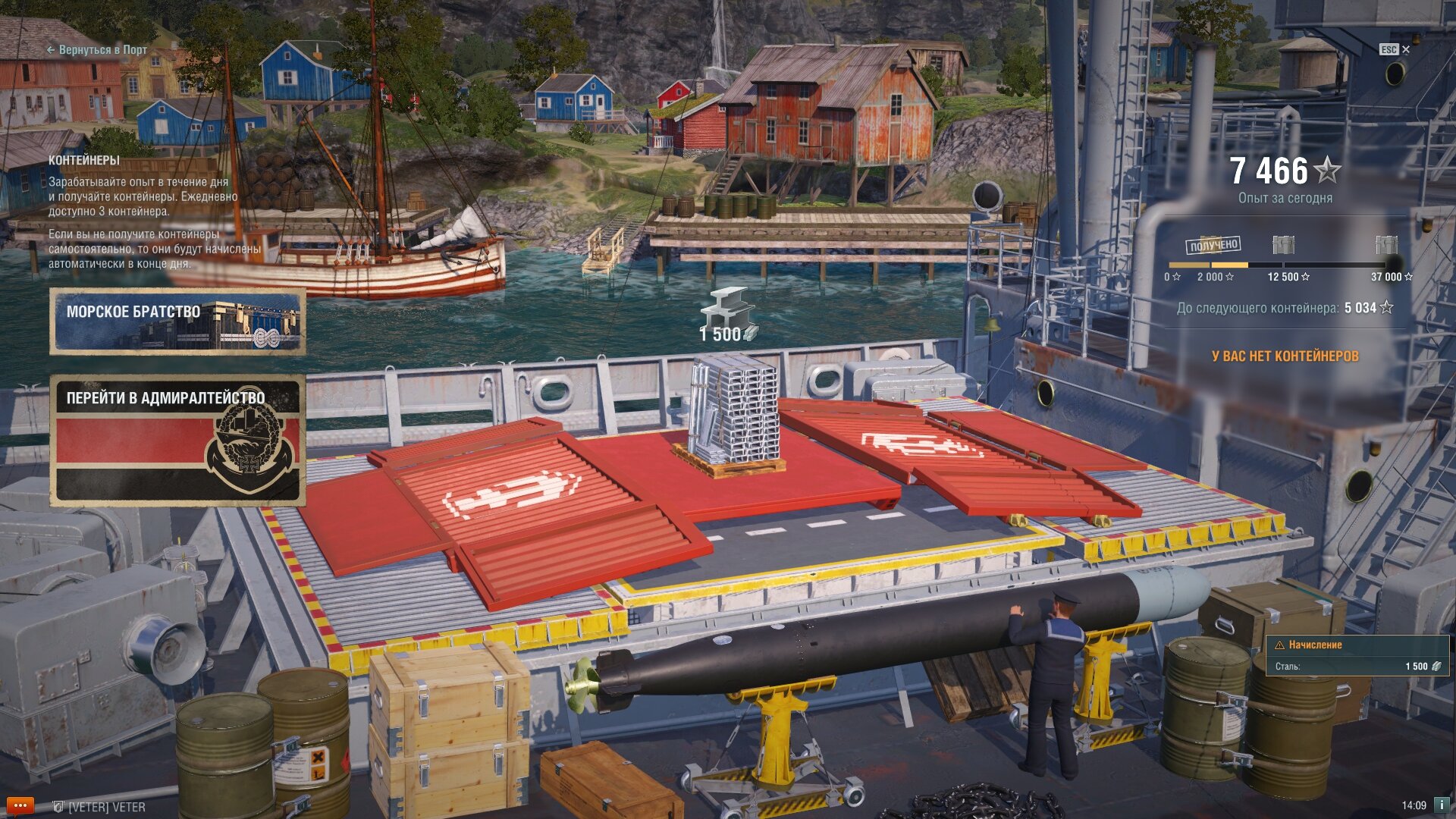Select the 37 000 container milestone icon
The height and width of the screenshot is (819, 1456).
(1386, 245)
